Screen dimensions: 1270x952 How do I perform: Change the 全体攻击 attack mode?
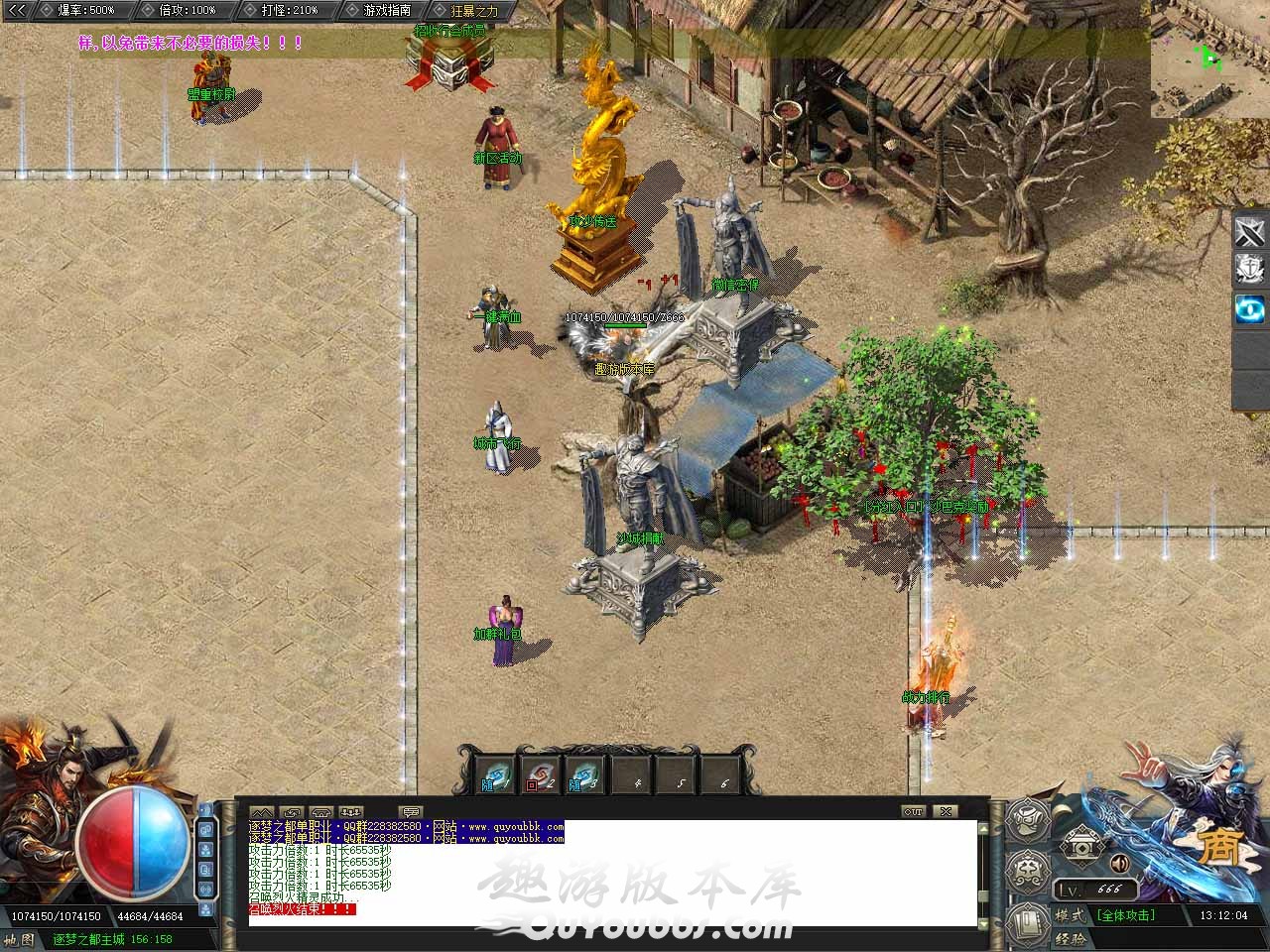[x=1125, y=915]
